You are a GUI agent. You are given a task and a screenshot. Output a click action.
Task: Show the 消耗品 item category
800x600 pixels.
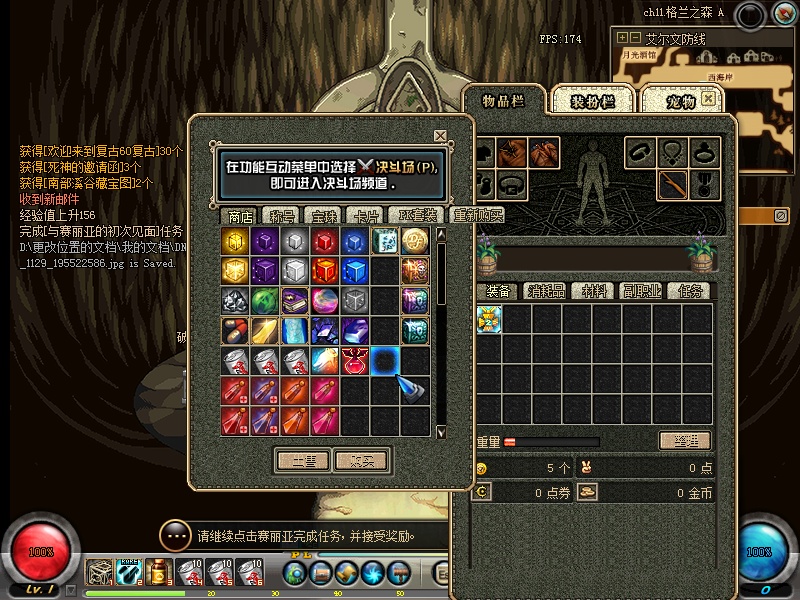pos(548,291)
